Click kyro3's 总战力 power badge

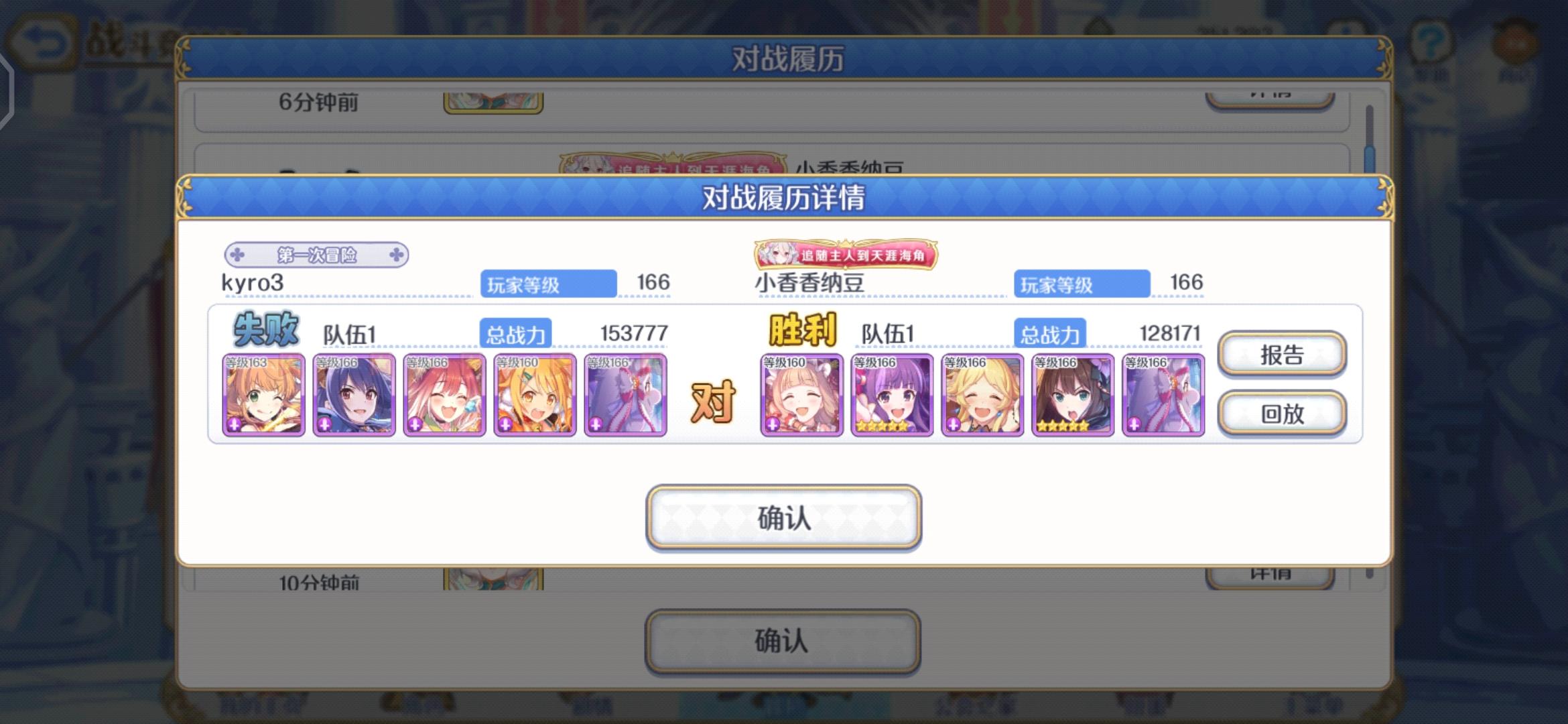515,332
